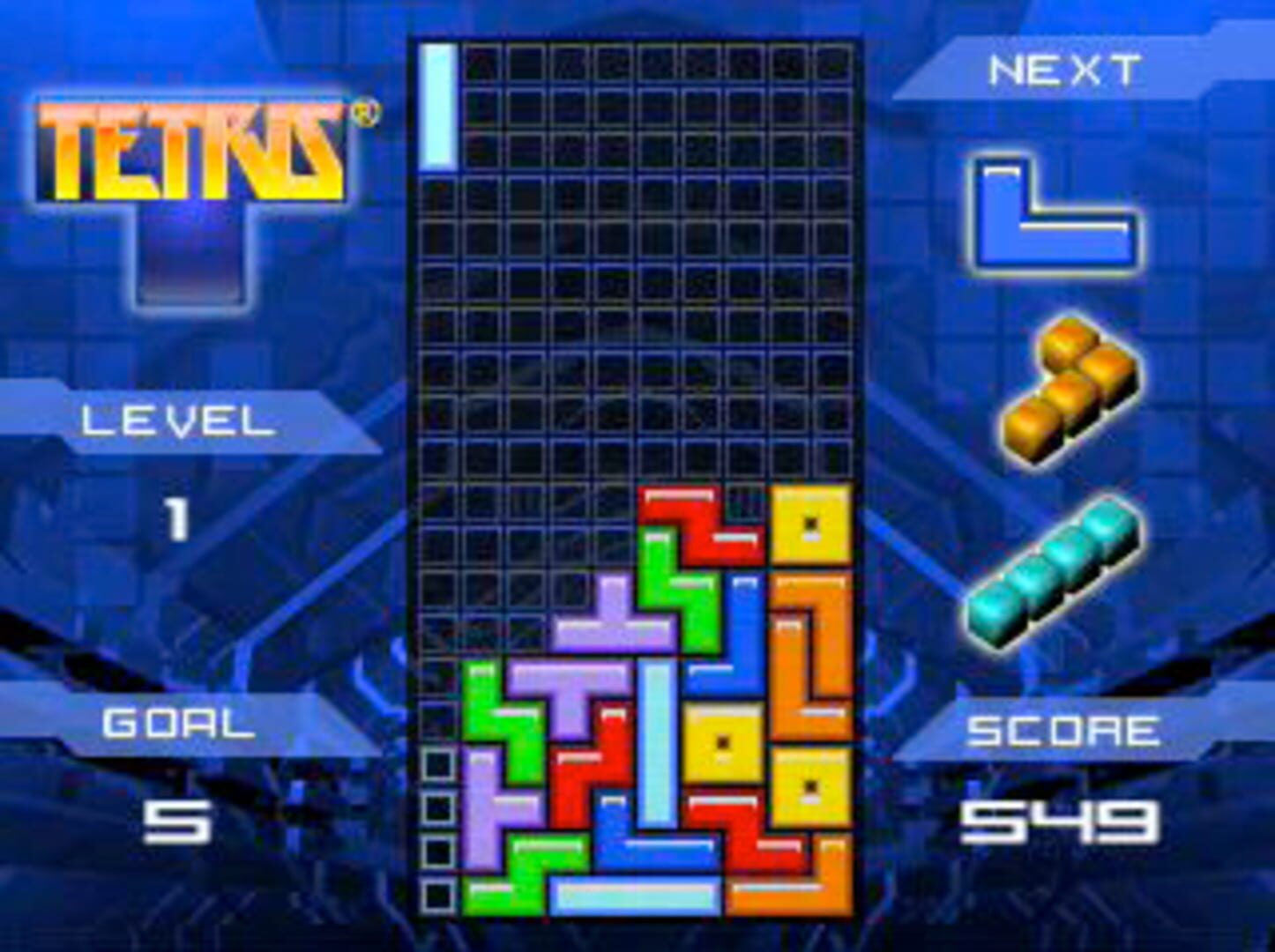The height and width of the screenshot is (952, 1275).
Task: Click the falling cyan piece at playfield top
Action: click(x=438, y=101)
